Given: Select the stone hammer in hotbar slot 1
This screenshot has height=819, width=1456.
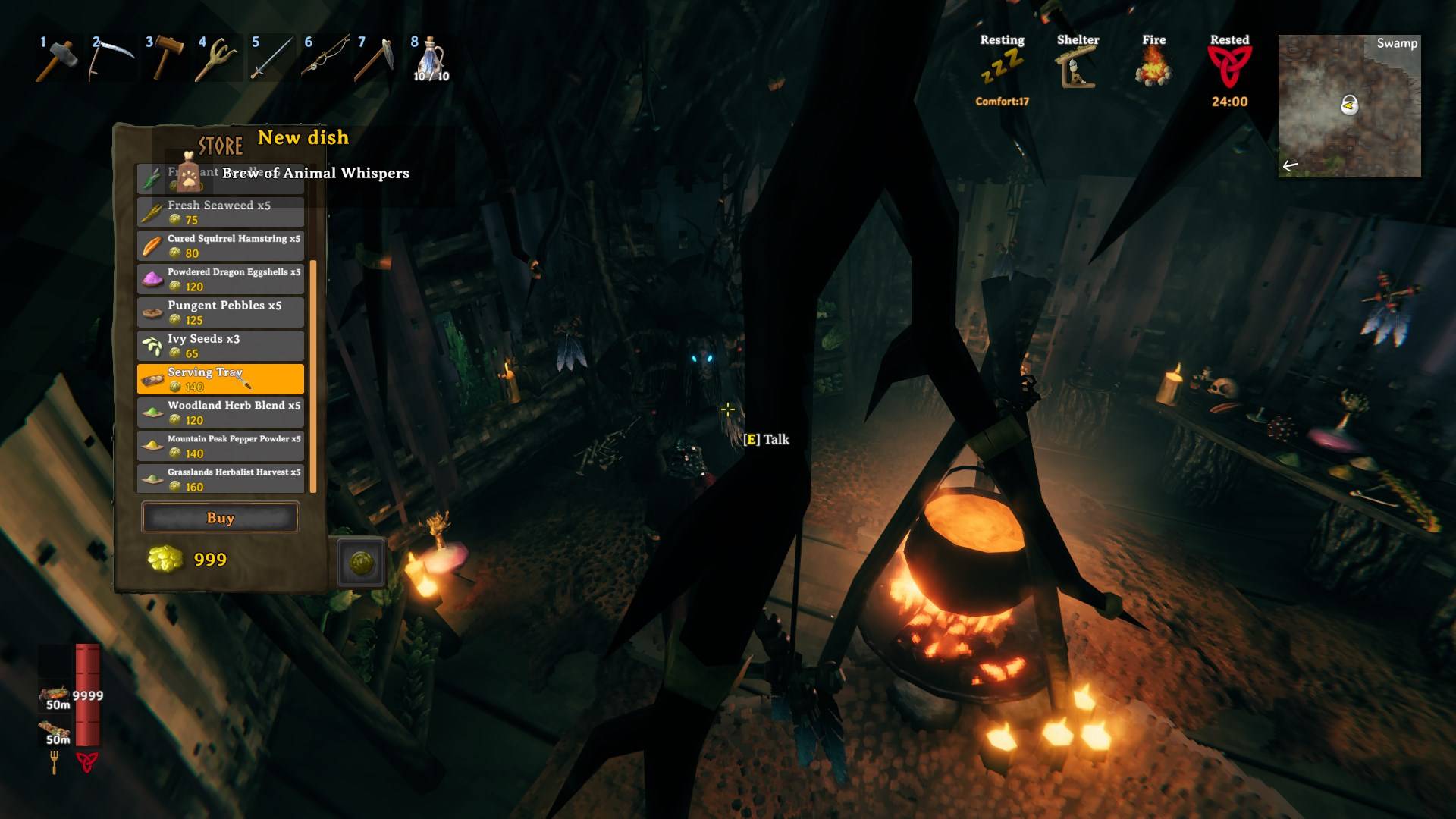Looking at the screenshot, I should pyautogui.click(x=57, y=58).
